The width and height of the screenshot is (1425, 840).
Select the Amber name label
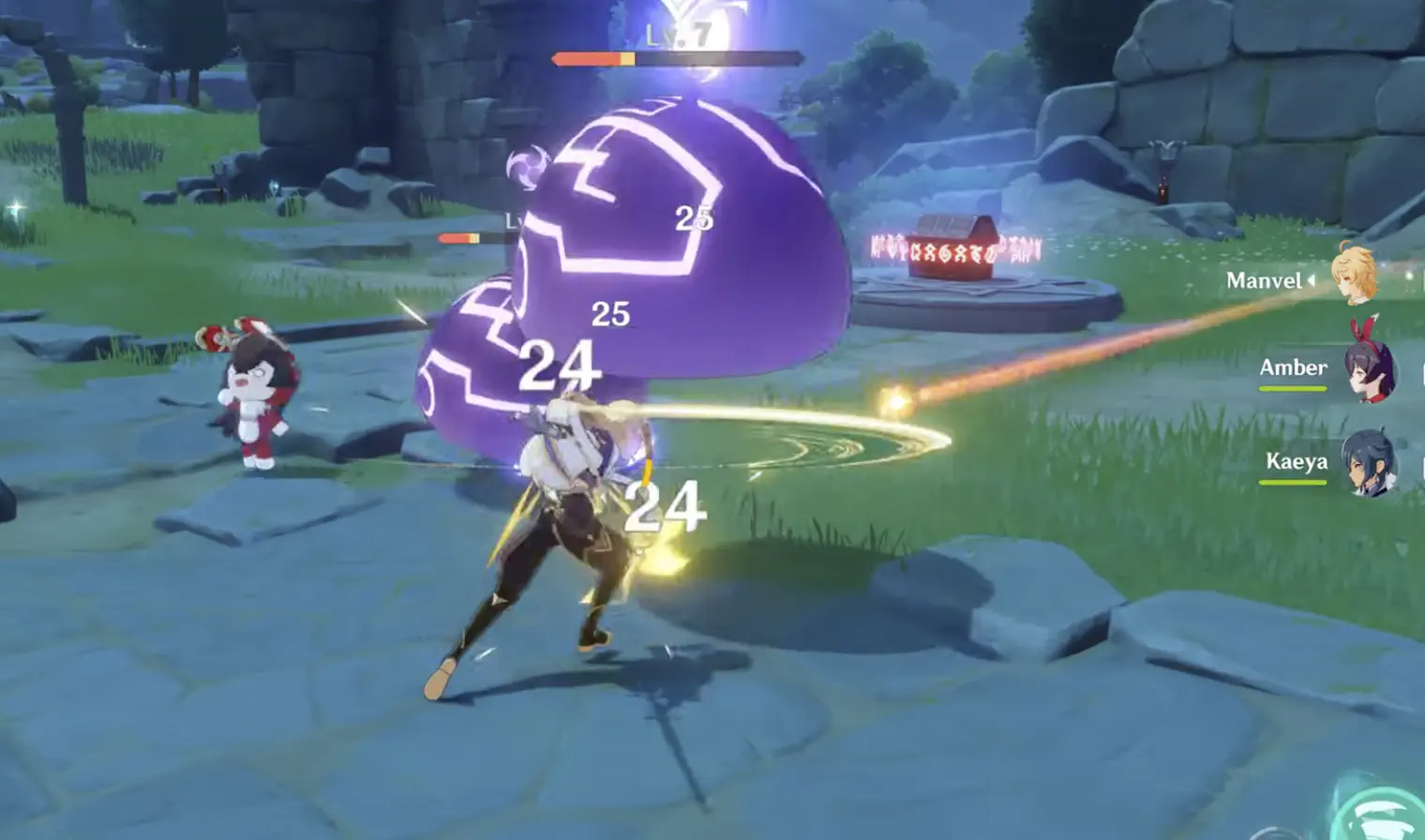point(1292,367)
